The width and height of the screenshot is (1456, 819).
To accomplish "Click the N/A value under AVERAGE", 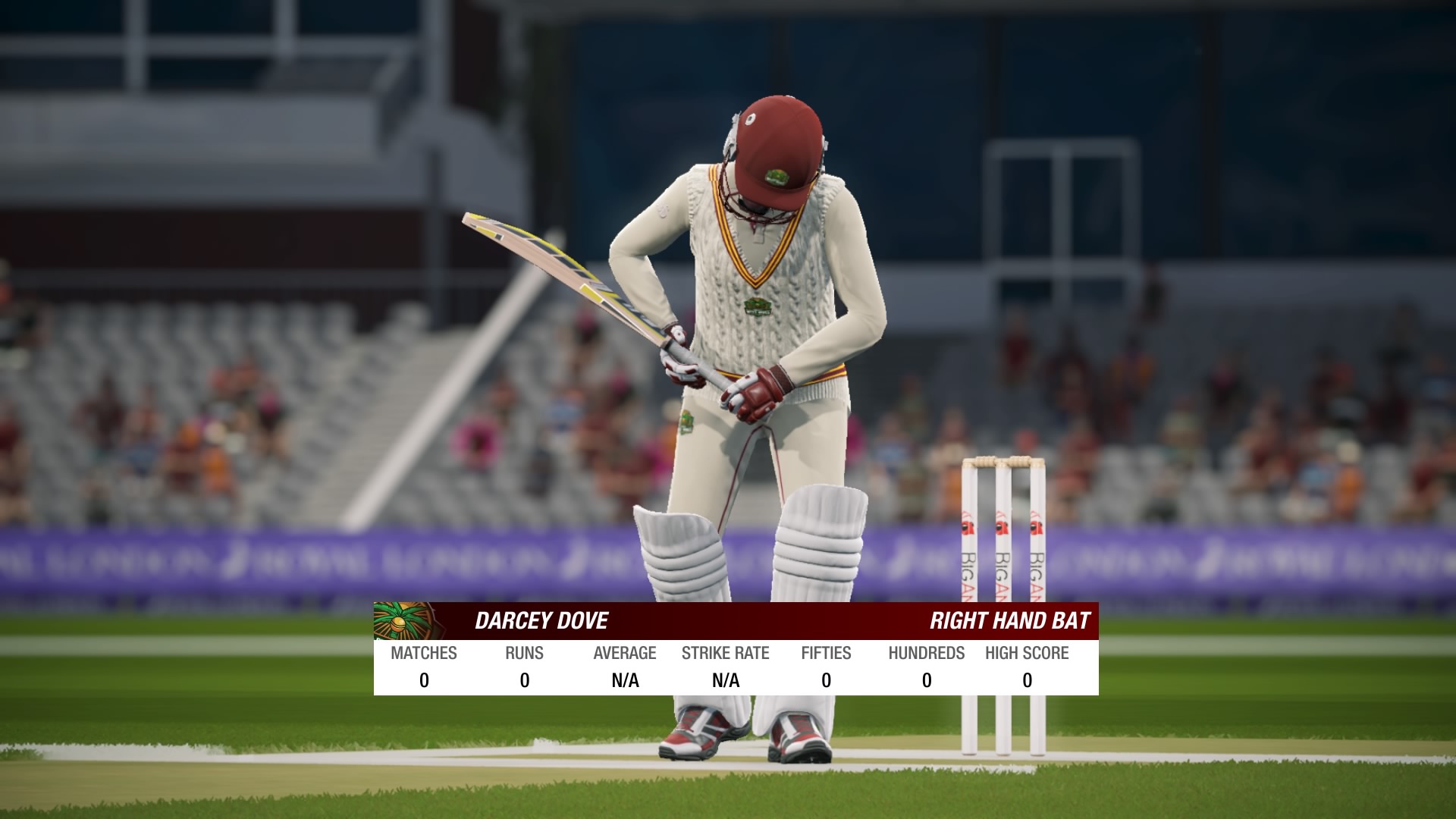I will click(626, 680).
